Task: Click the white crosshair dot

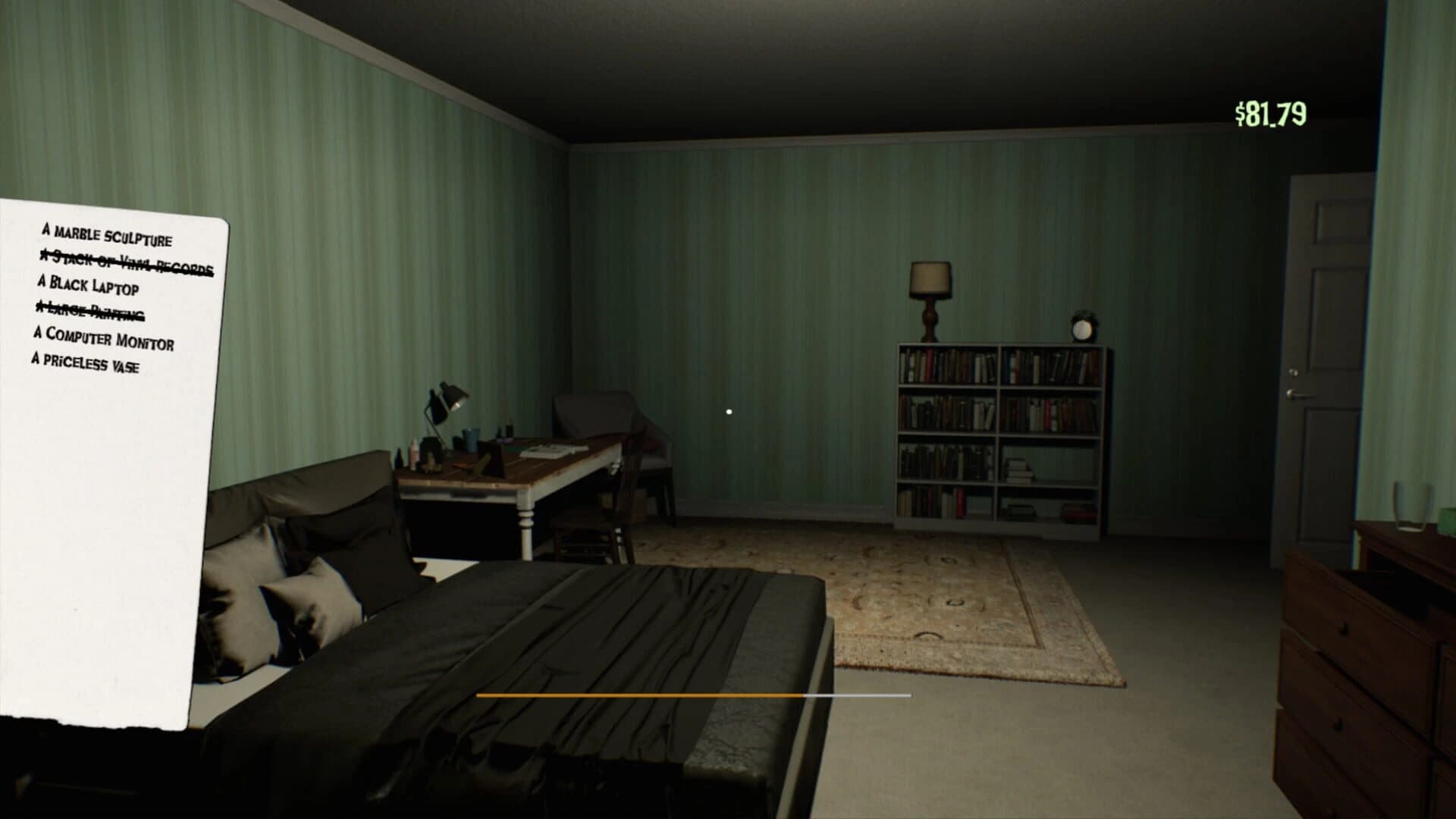Action: click(729, 410)
